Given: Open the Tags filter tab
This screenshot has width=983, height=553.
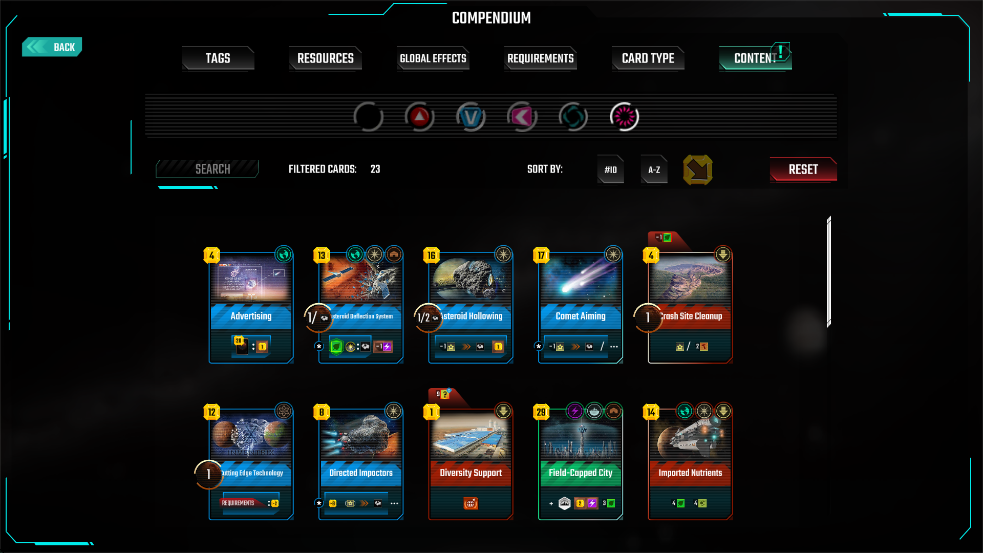Looking at the screenshot, I should (x=218, y=59).
